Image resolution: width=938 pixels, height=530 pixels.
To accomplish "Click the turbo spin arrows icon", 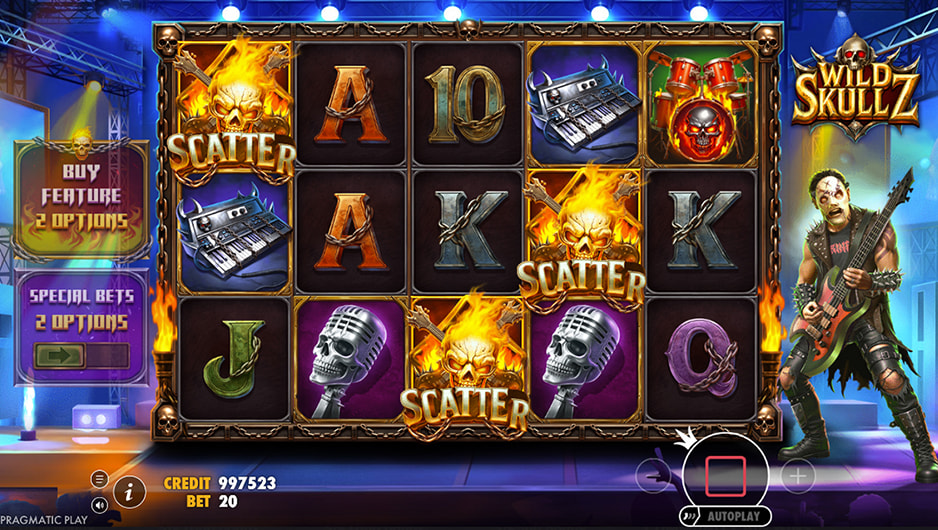I will click(689, 517).
